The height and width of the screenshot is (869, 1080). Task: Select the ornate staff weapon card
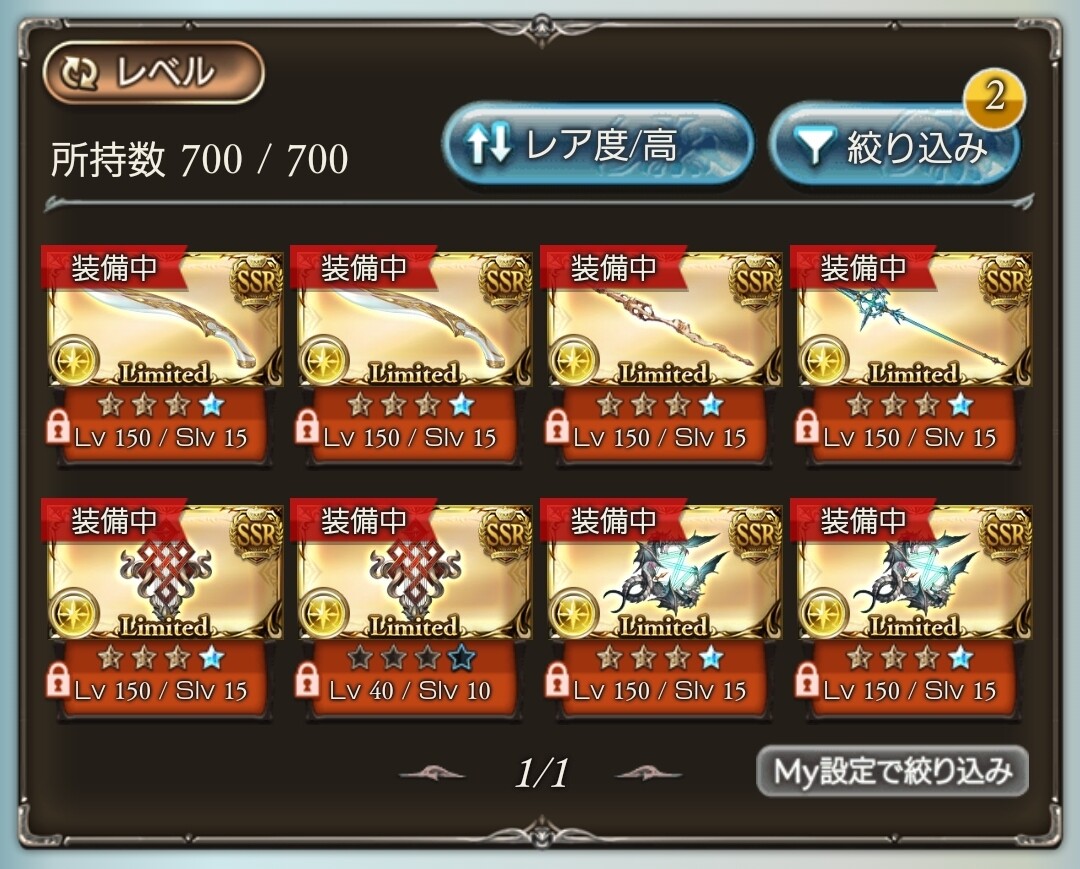coord(663,321)
